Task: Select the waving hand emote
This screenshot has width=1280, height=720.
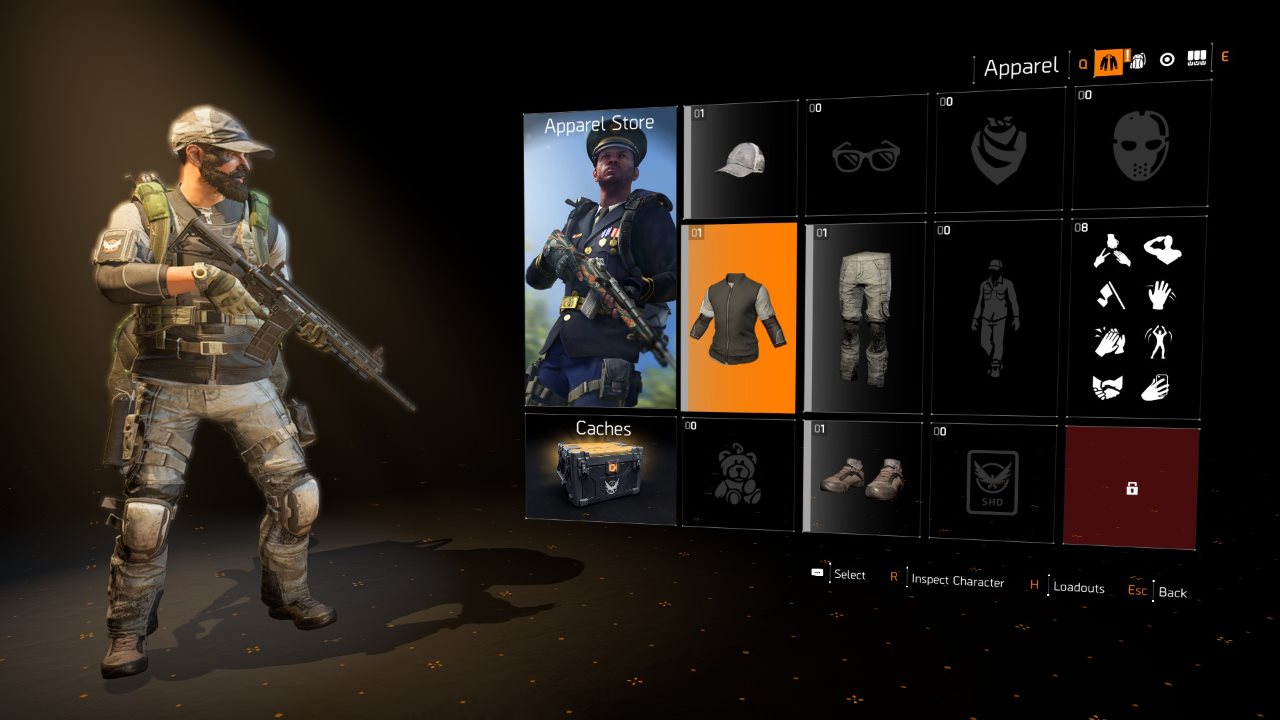Action: coord(1160,295)
